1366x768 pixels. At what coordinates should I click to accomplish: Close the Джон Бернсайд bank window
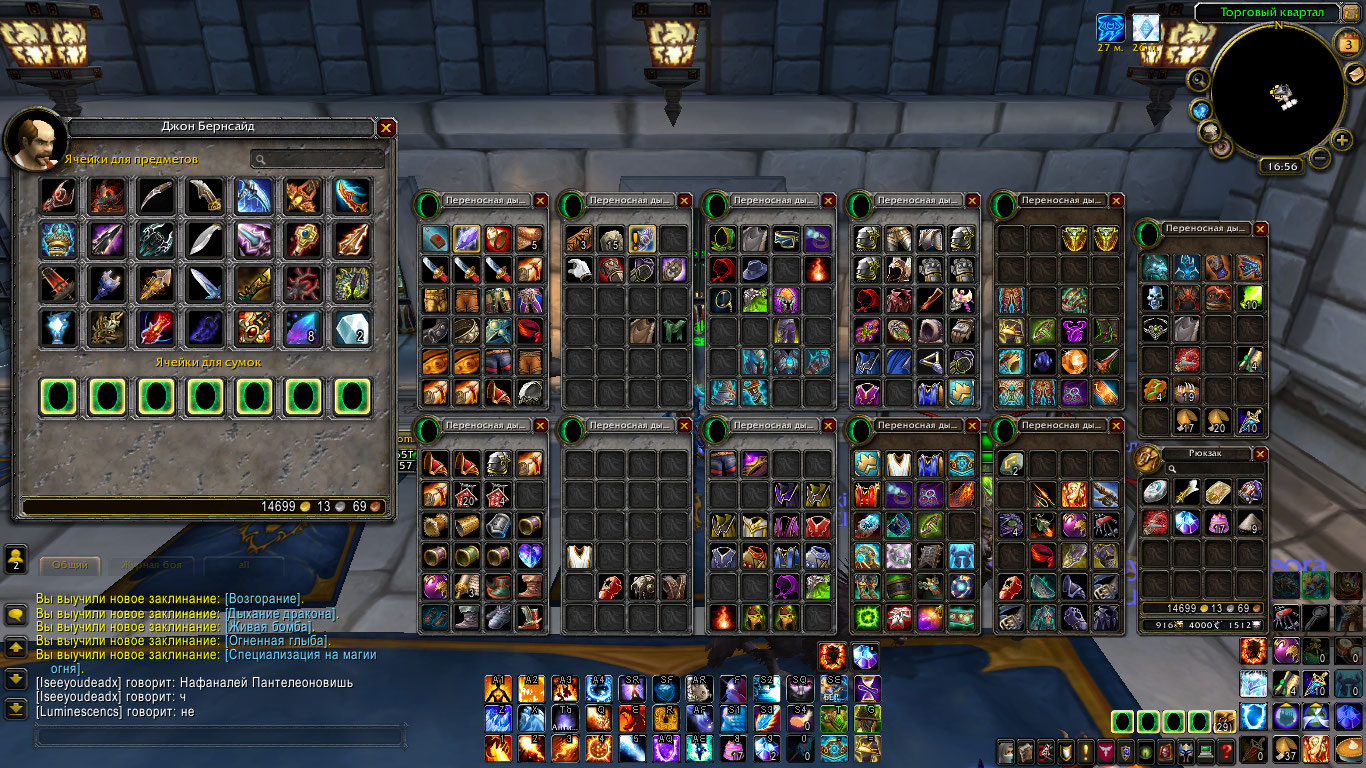click(x=386, y=128)
